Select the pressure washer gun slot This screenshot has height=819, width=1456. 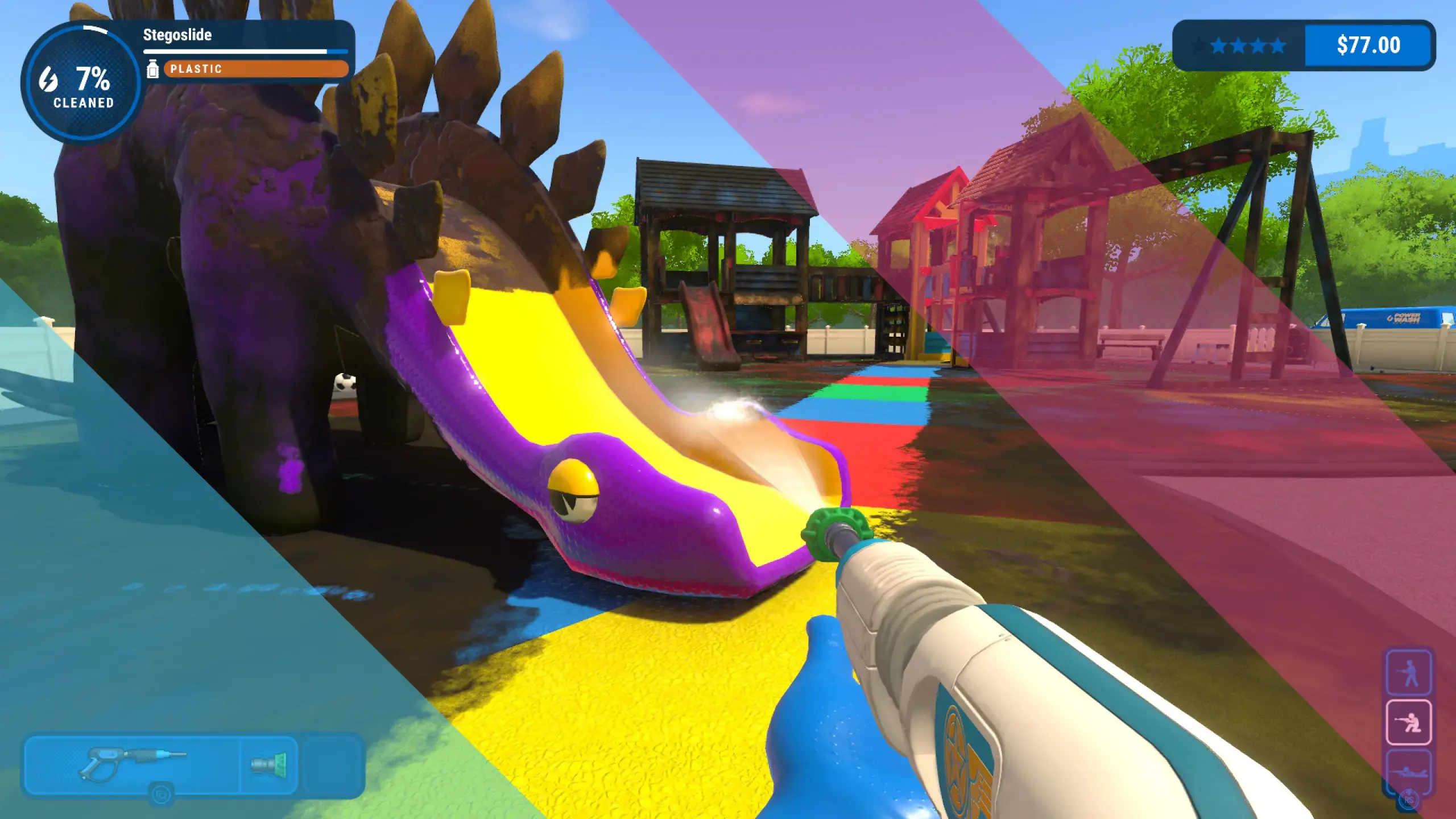(132, 763)
